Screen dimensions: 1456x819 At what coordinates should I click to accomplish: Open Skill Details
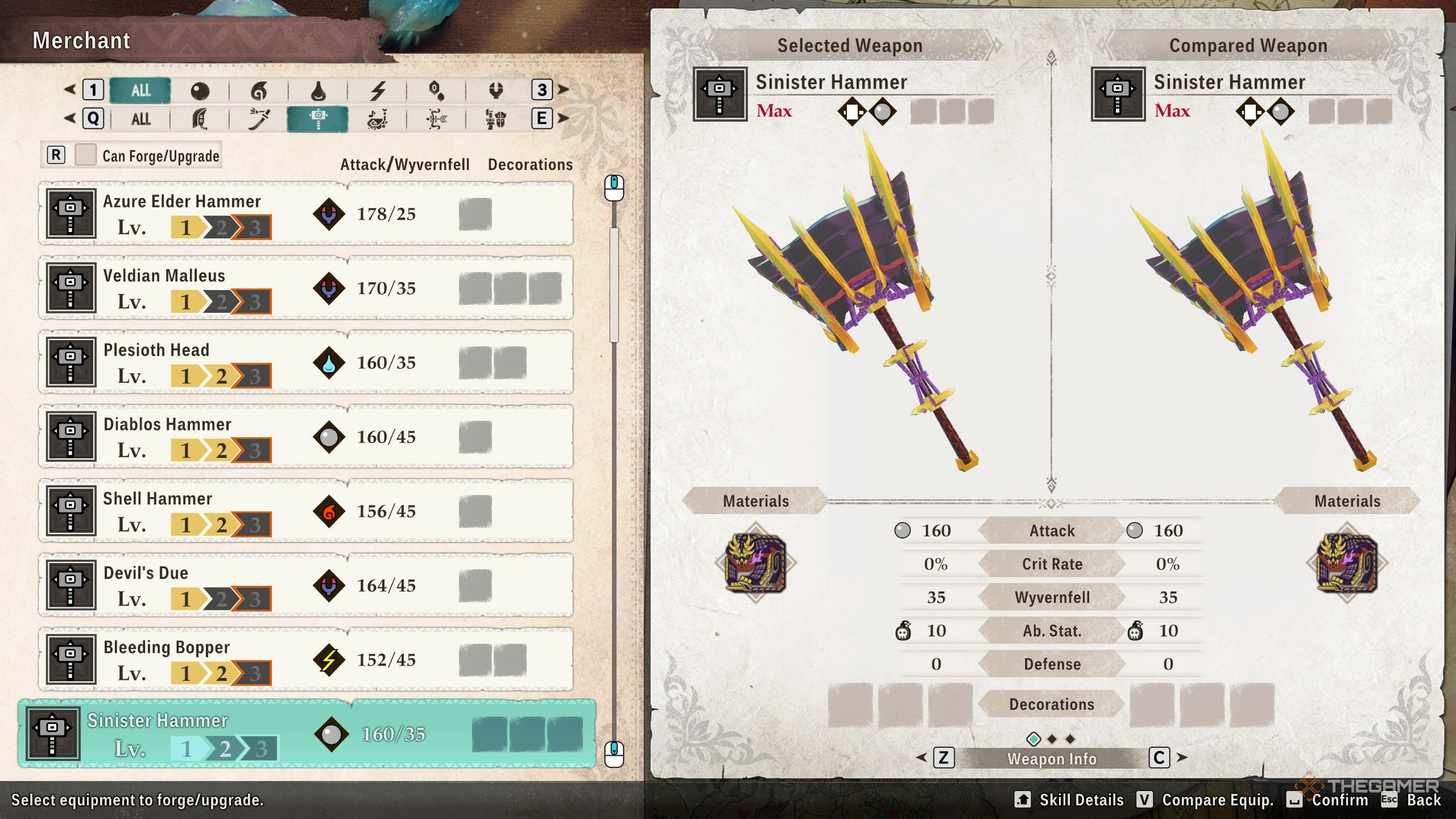[1069, 800]
